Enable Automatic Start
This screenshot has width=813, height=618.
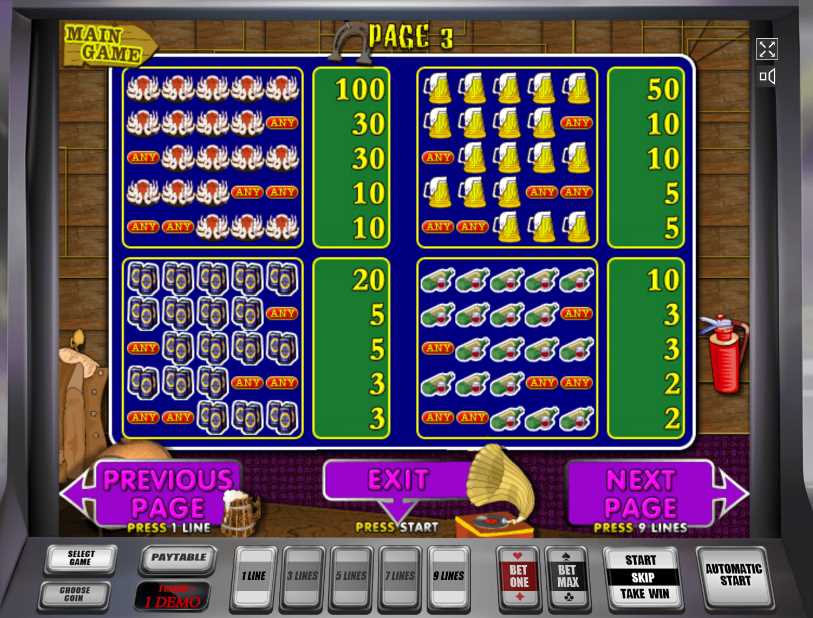coord(733,575)
